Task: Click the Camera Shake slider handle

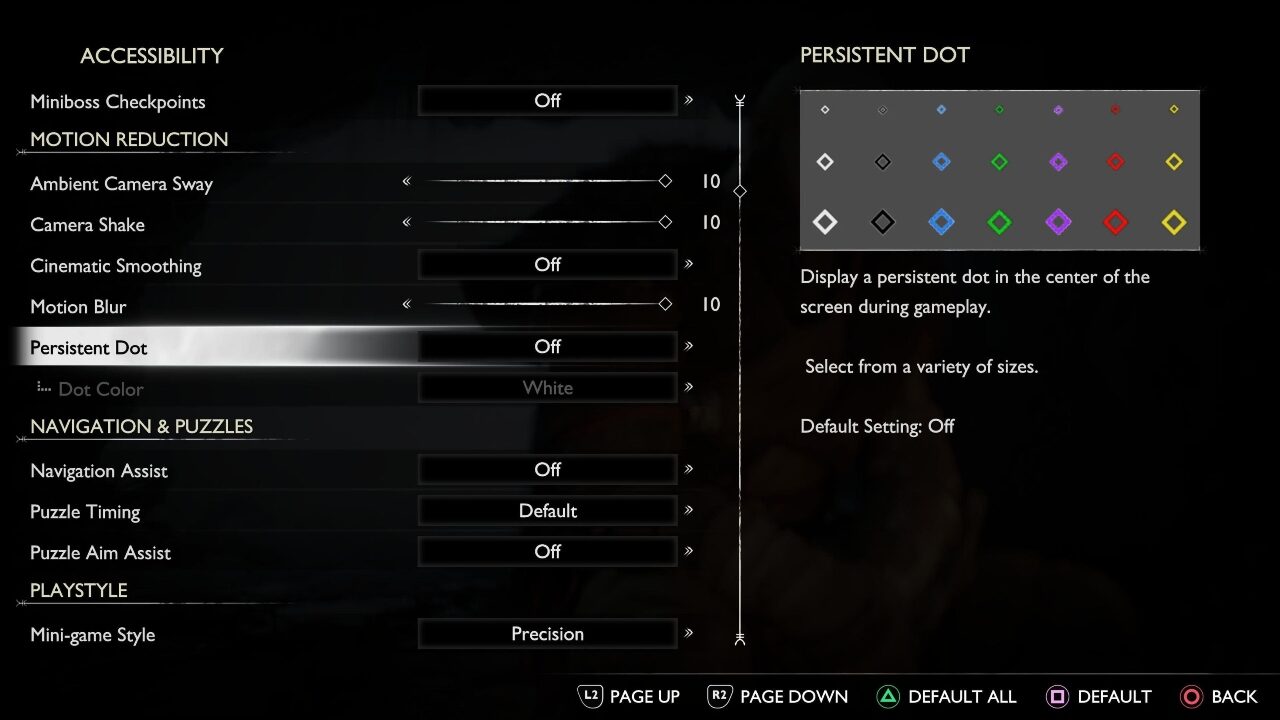Action: (665, 222)
